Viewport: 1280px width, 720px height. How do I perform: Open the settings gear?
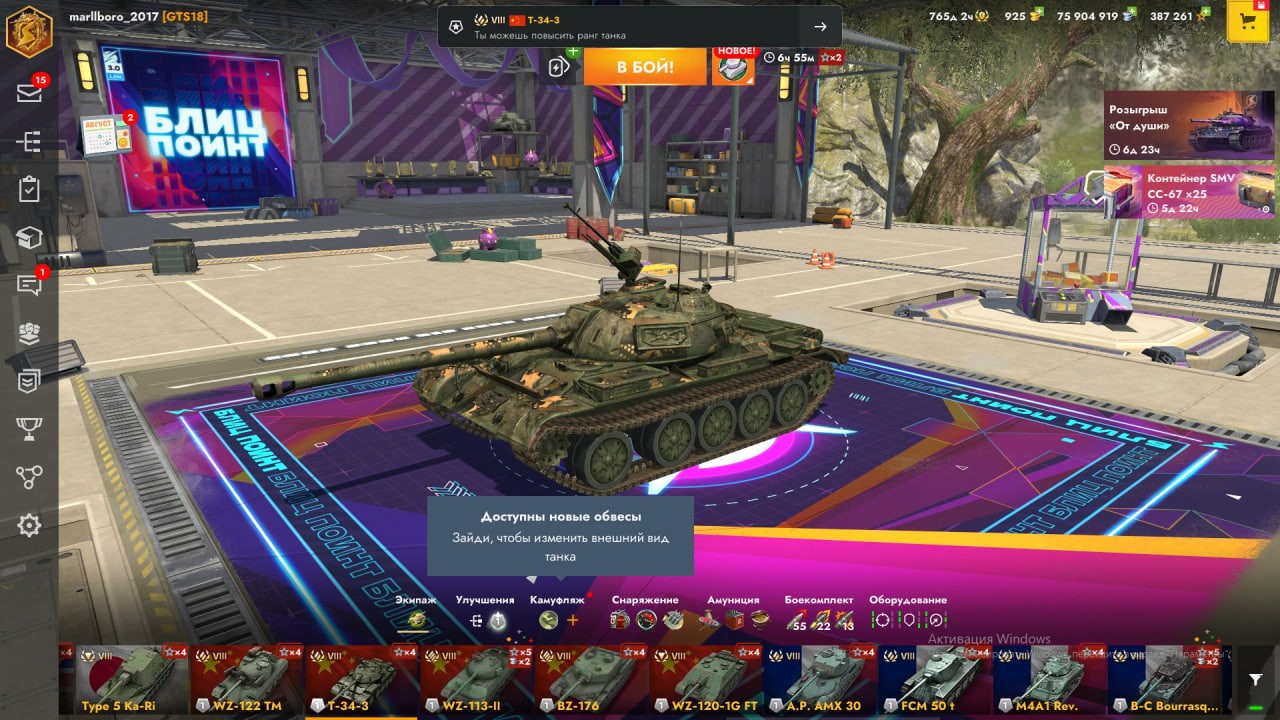[29, 525]
